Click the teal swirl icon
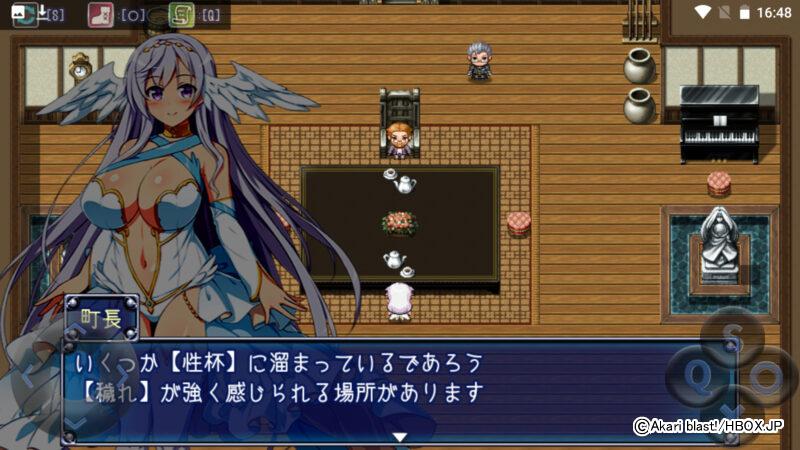Viewport: 800px width, 450px height. pos(26,14)
